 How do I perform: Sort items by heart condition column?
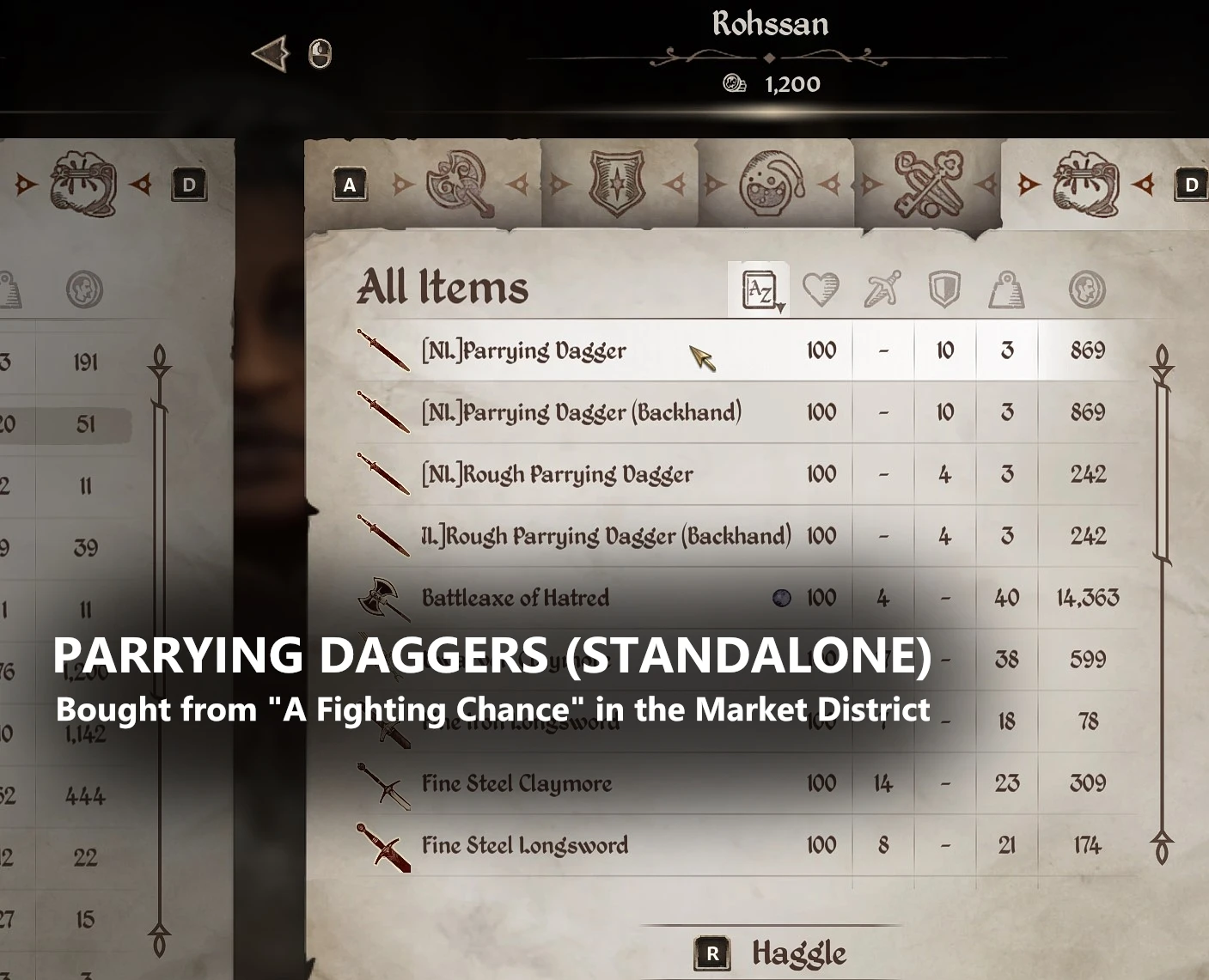[821, 290]
